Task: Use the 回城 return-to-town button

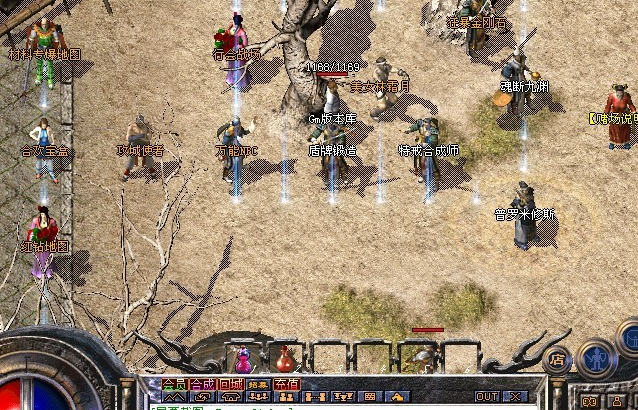Action: pos(230,384)
